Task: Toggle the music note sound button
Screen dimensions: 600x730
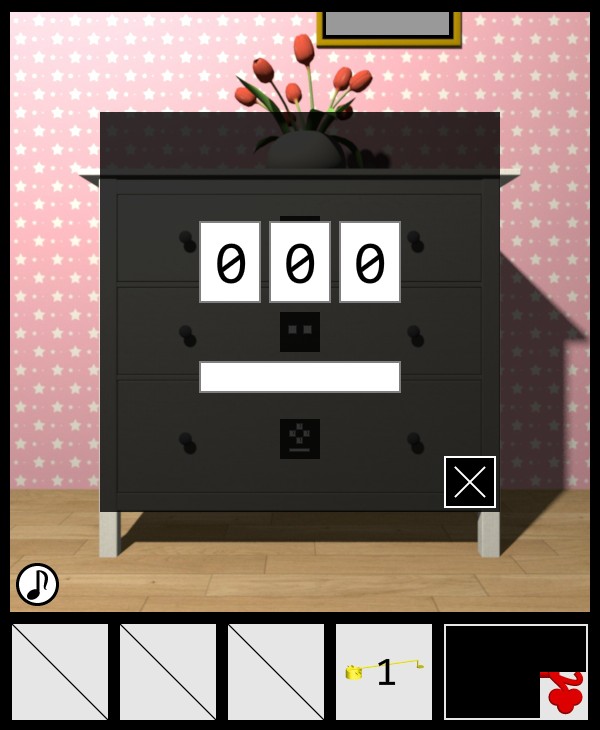Action: click(37, 584)
